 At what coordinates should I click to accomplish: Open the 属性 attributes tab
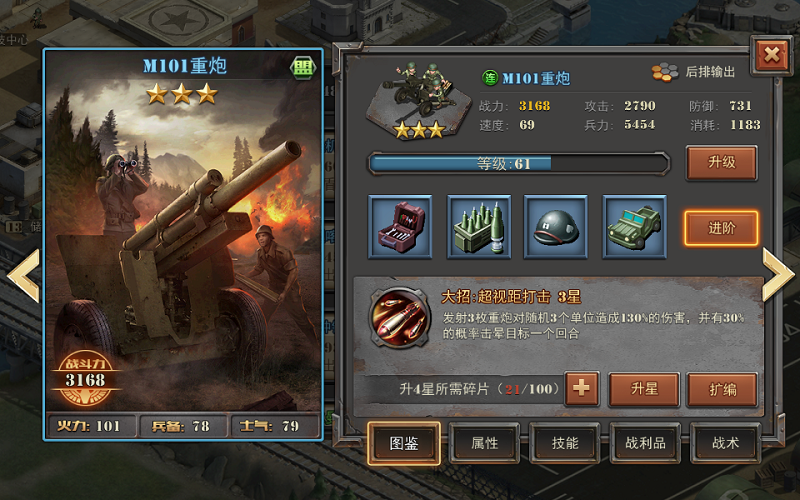(485, 443)
